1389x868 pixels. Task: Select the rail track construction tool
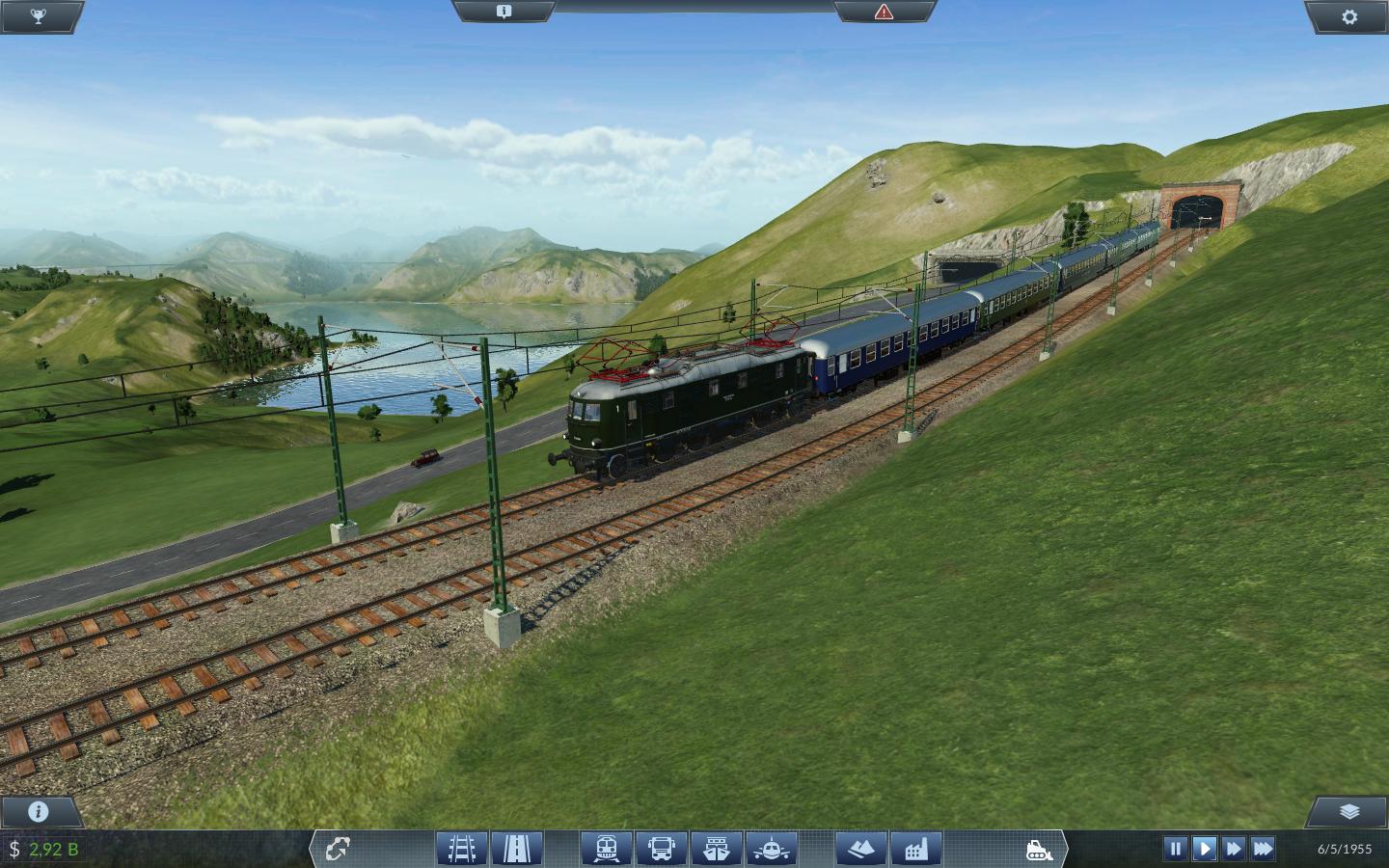(x=461, y=849)
